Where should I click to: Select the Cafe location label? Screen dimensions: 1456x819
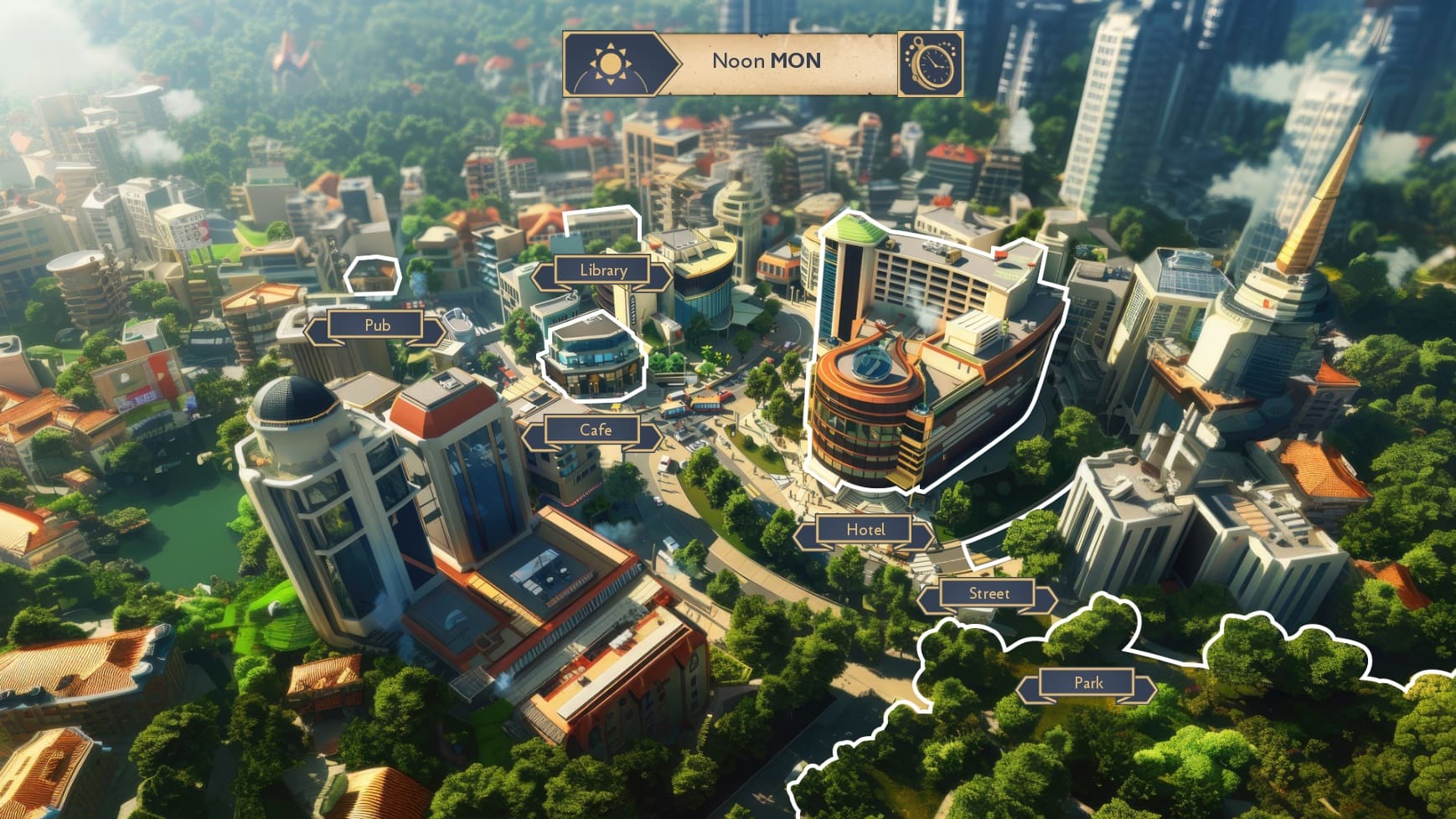595,430
